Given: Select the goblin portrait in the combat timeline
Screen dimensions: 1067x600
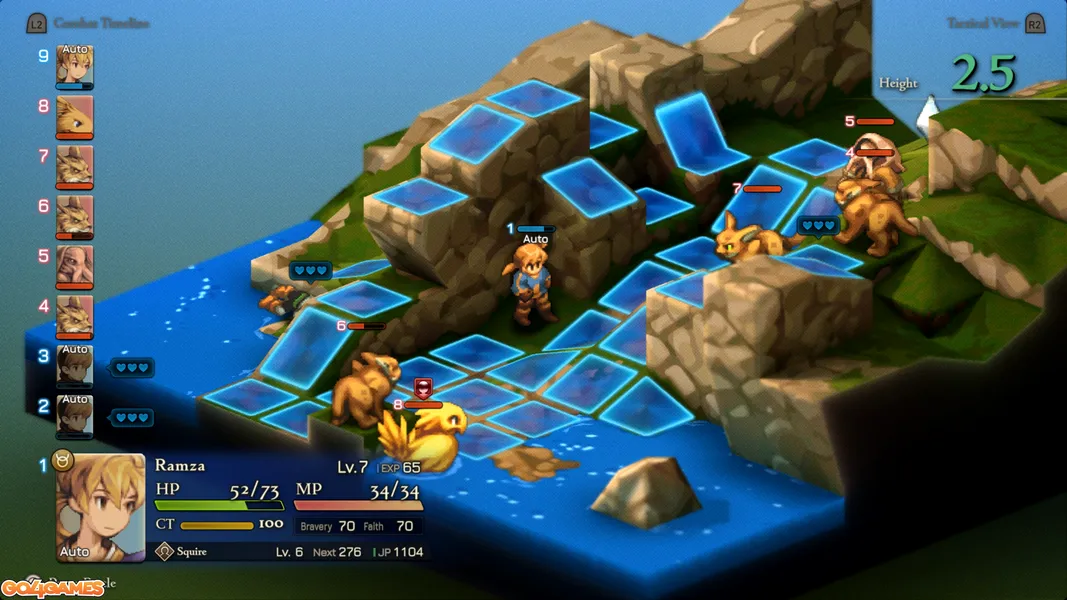Looking at the screenshot, I should pyautogui.click(x=75, y=266).
